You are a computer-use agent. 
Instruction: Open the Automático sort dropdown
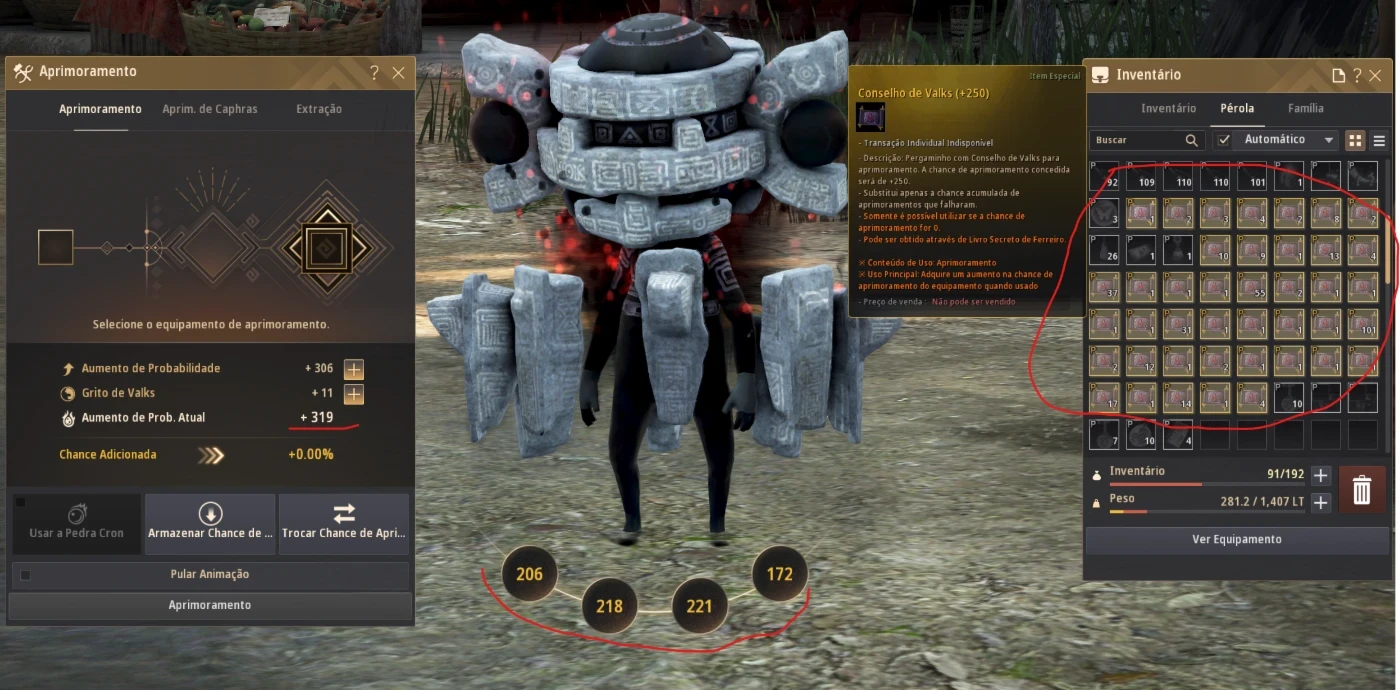pyautogui.click(x=1329, y=140)
